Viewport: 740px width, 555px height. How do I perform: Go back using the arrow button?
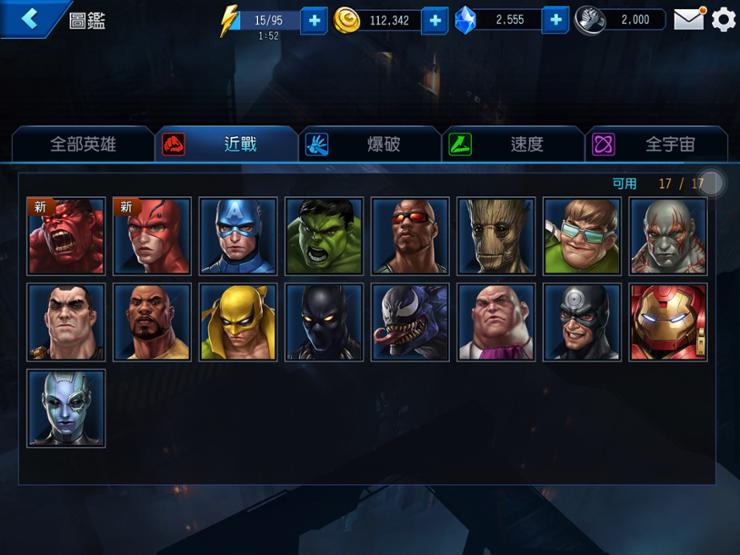32,19
